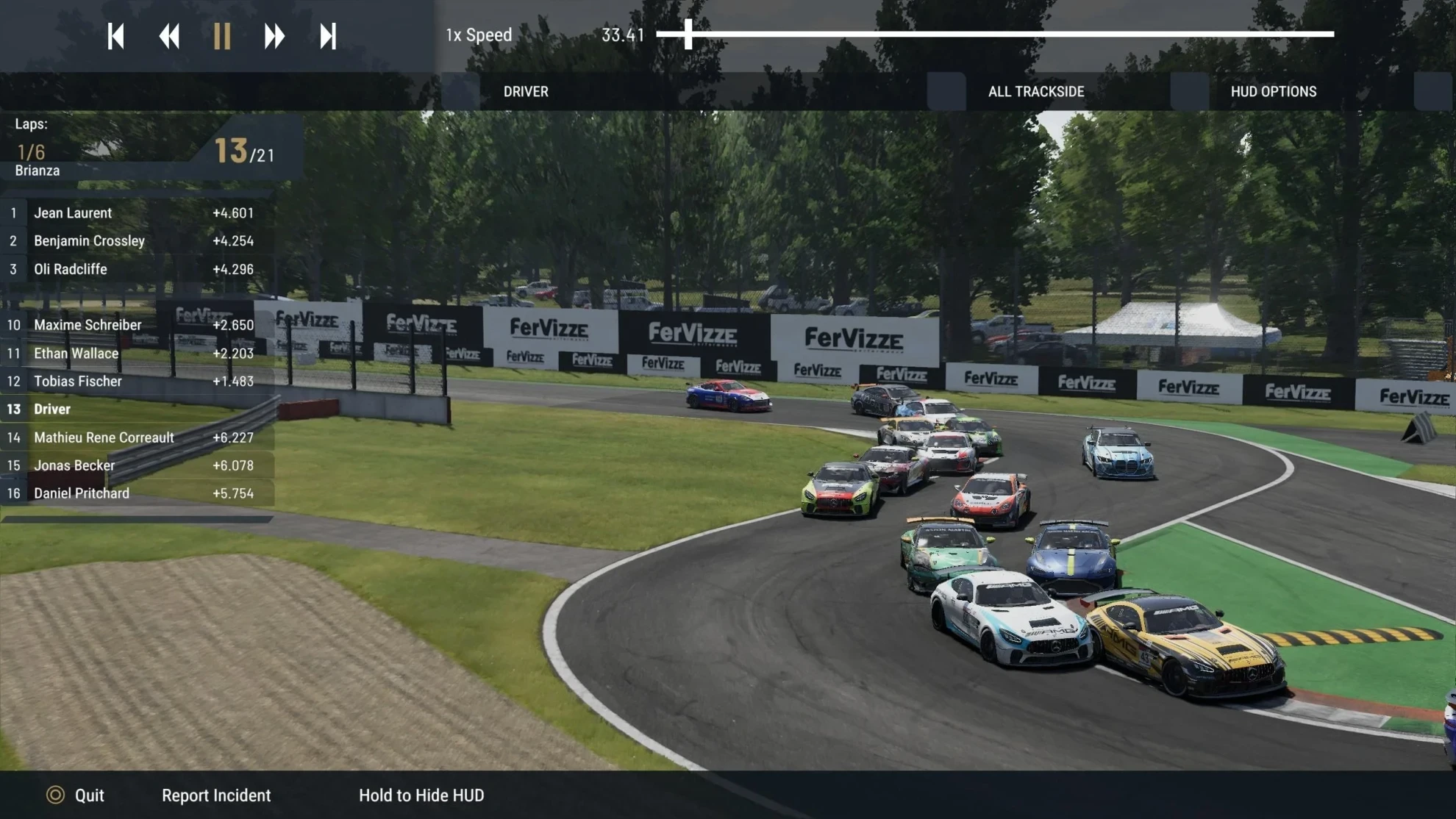This screenshot has height=819, width=1456.
Task: Switch to ALL TRACKSIDE camera
Action: coord(1035,92)
